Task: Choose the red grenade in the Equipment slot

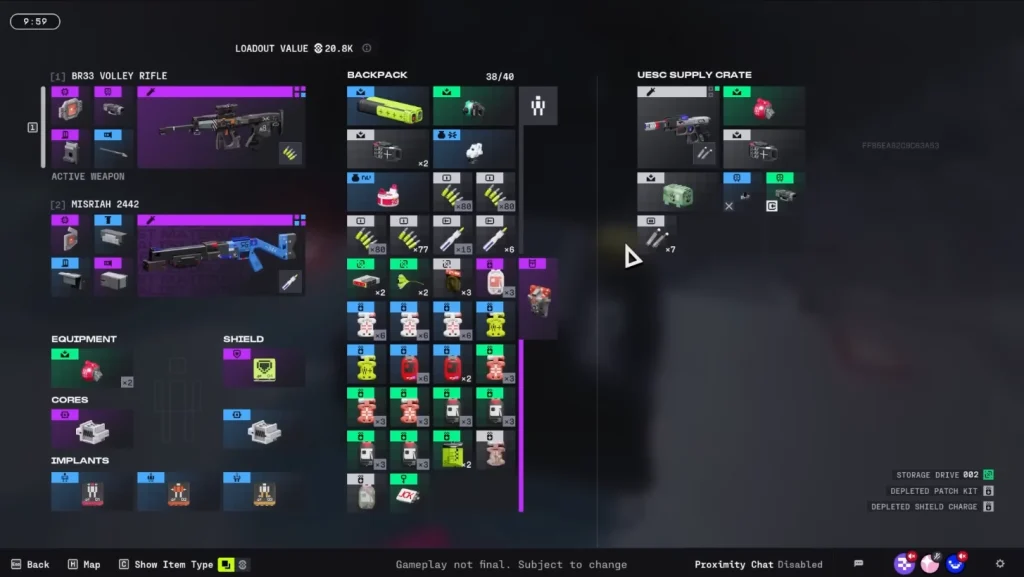Action: point(92,368)
